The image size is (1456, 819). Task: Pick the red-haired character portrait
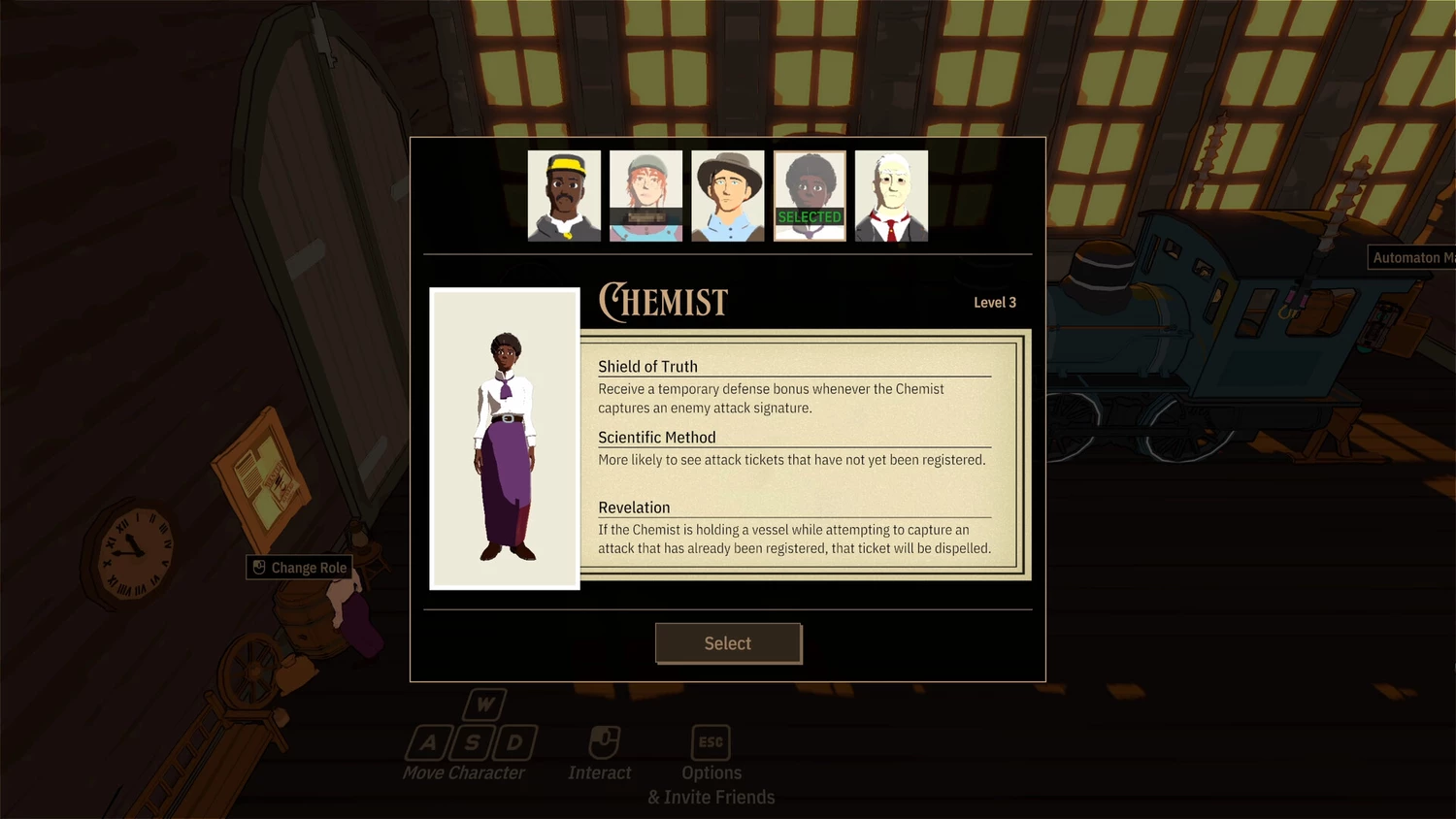pos(645,196)
